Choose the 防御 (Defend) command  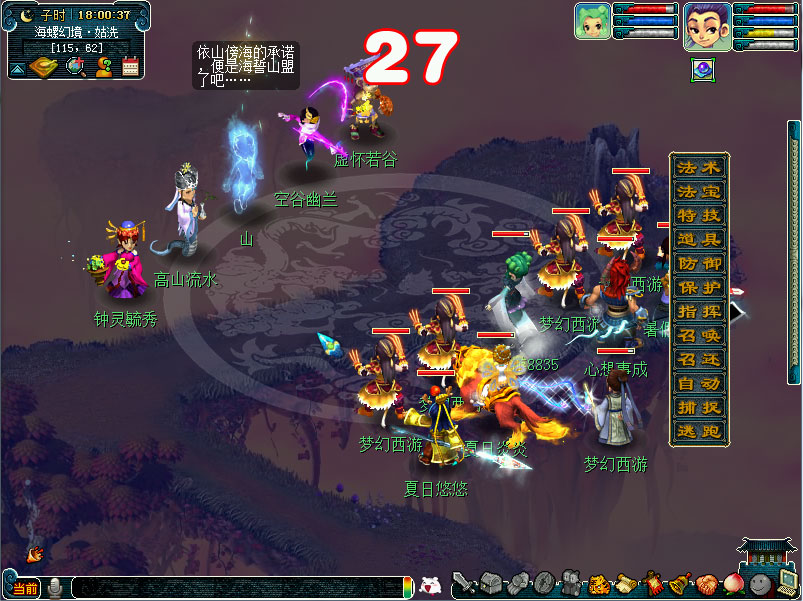pos(698,263)
